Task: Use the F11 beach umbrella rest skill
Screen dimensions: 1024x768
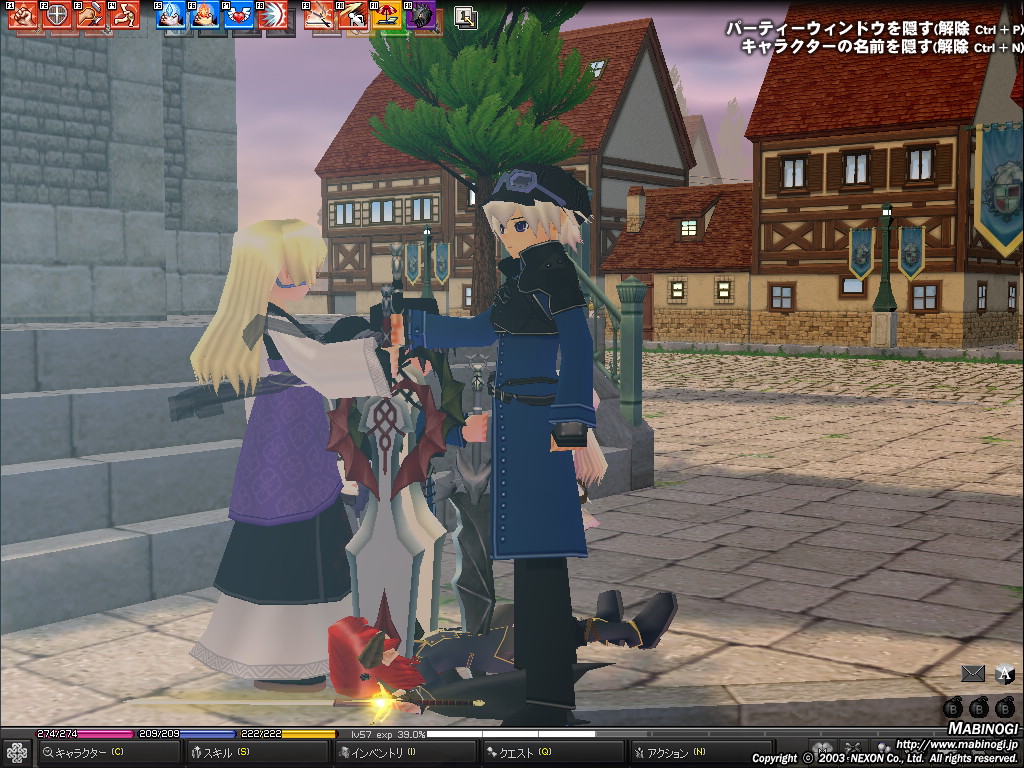Action: pos(388,15)
